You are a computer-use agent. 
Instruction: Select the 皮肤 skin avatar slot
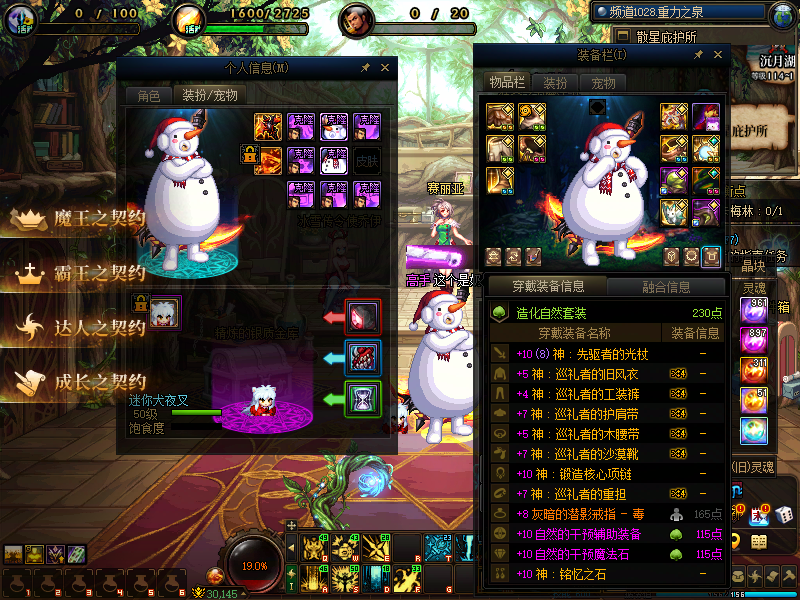(367, 160)
